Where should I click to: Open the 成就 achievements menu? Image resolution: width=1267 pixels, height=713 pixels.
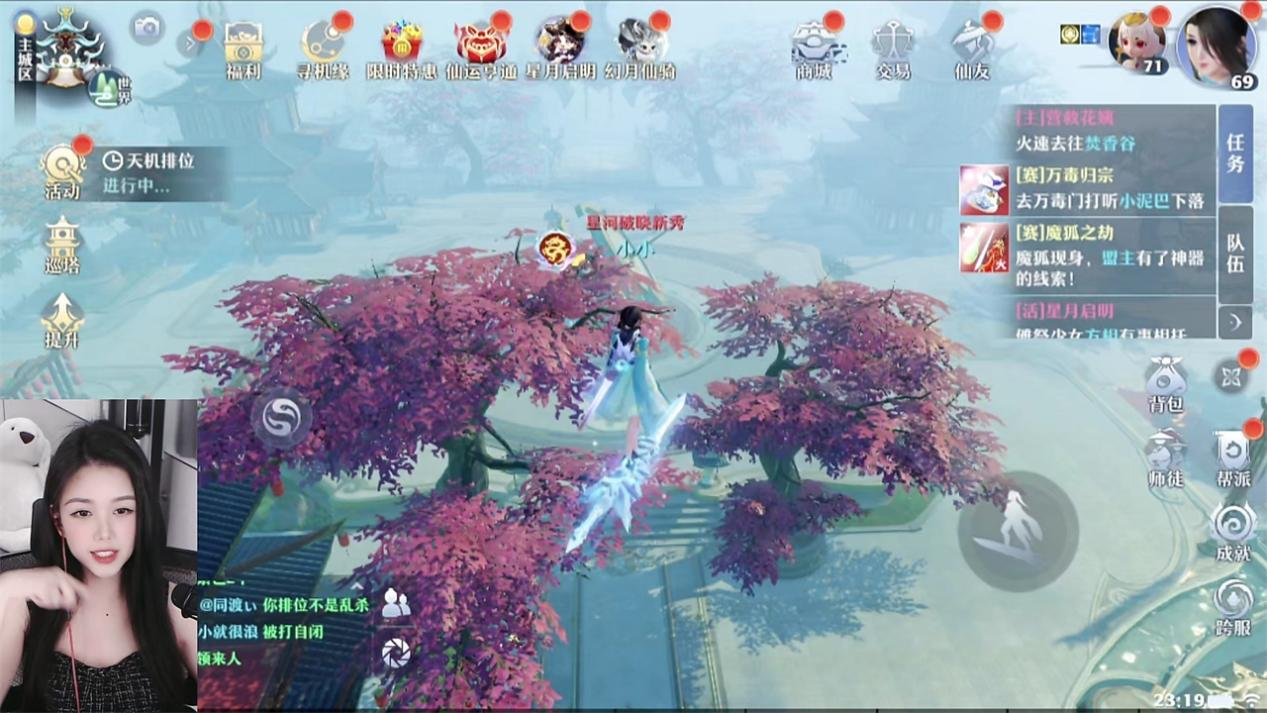pos(1233,533)
